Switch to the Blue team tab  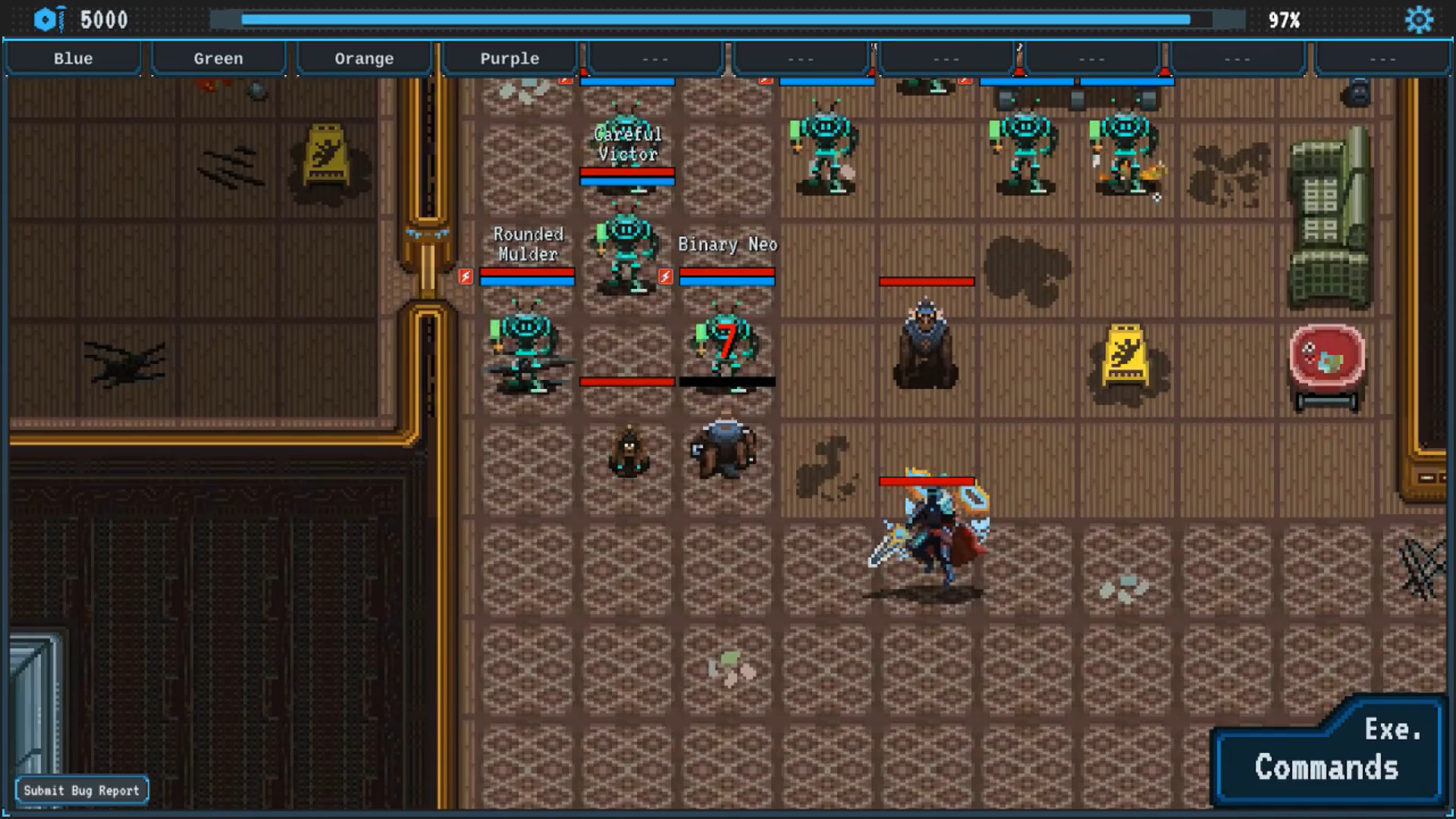click(73, 58)
